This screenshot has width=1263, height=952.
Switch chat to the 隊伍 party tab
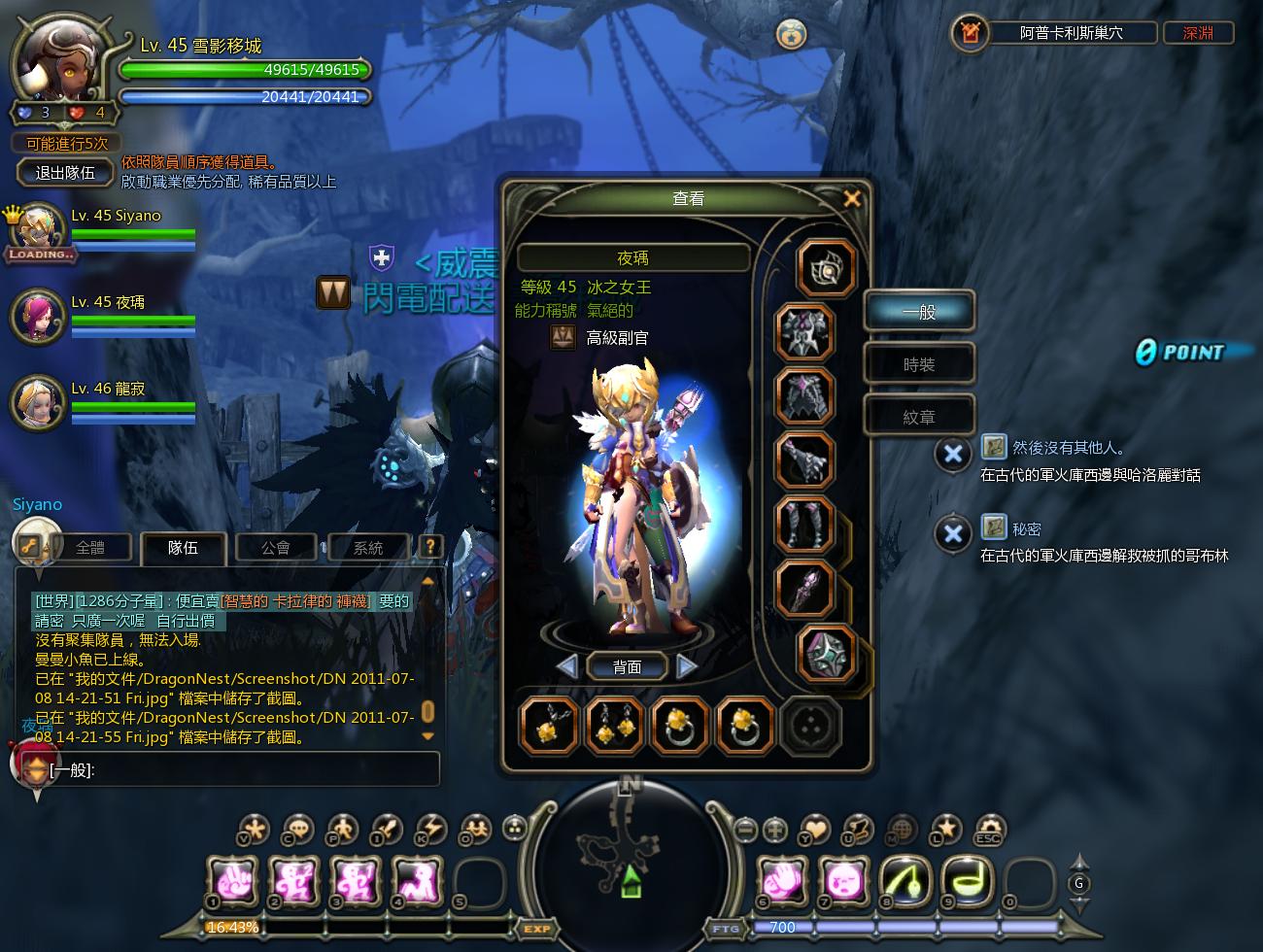(x=183, y=548)
